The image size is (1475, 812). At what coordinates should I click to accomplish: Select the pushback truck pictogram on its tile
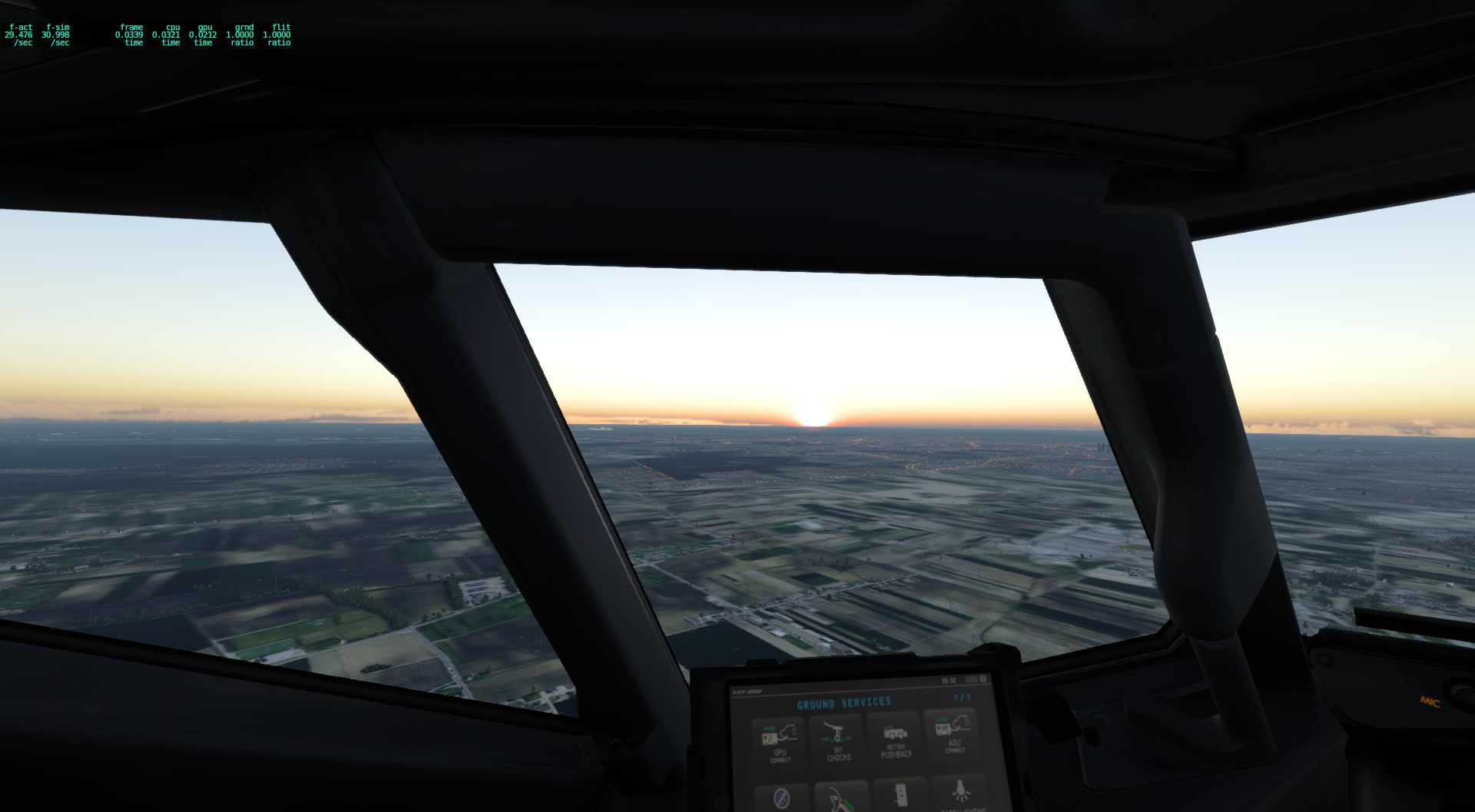click(x=896, y=731)
